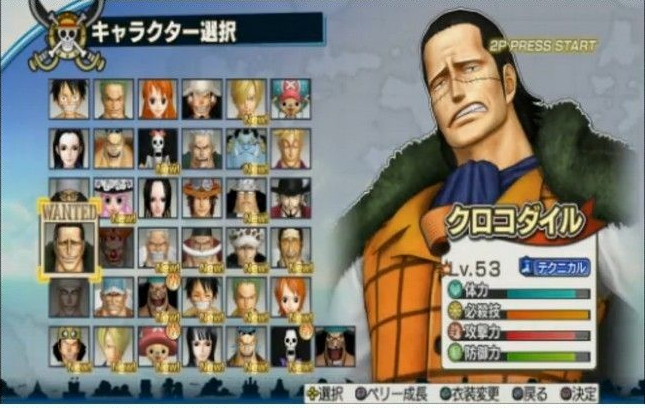
Task: Pick Mihawk in the black plumed hat
Action: 289,197
